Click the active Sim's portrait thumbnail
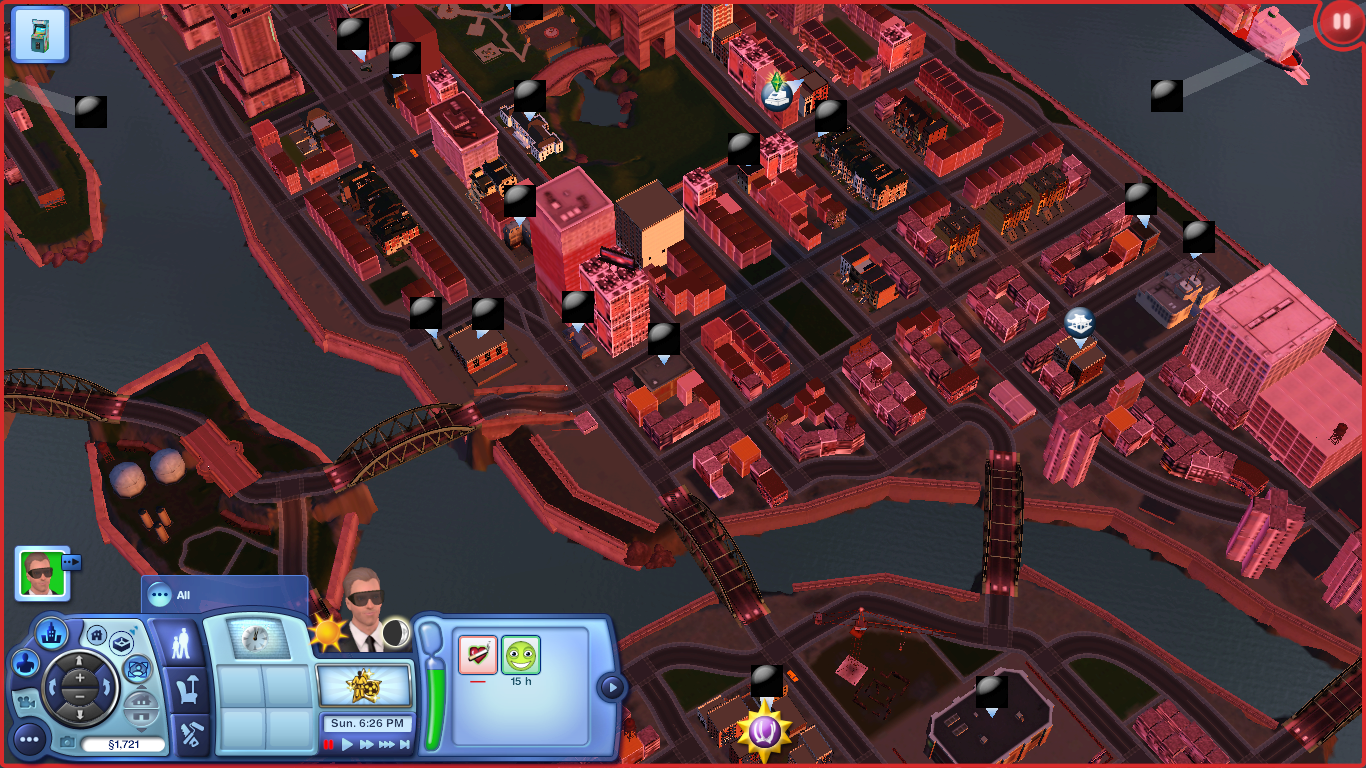Screen dimensions: 1366x768 [40, 575]
